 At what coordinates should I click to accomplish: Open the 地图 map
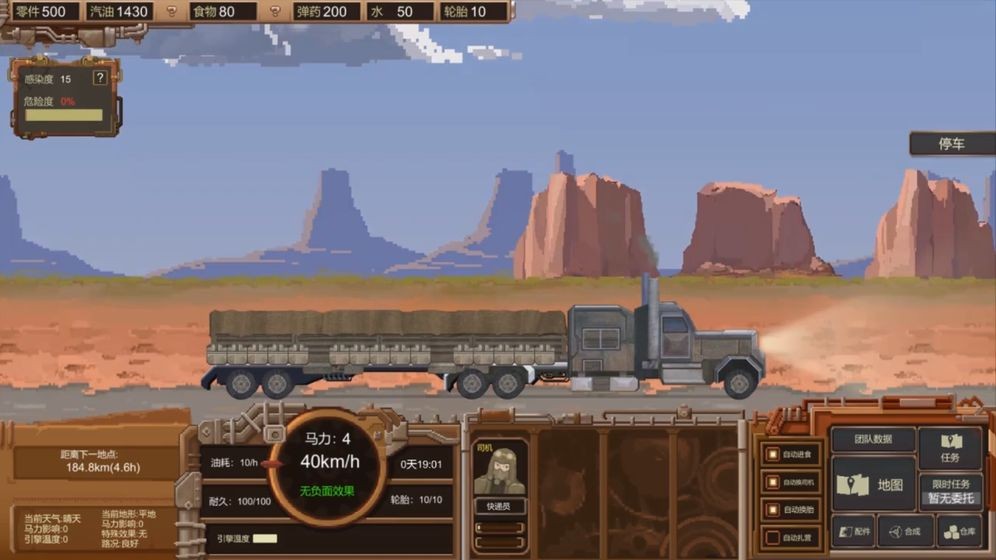coord(873,485)
